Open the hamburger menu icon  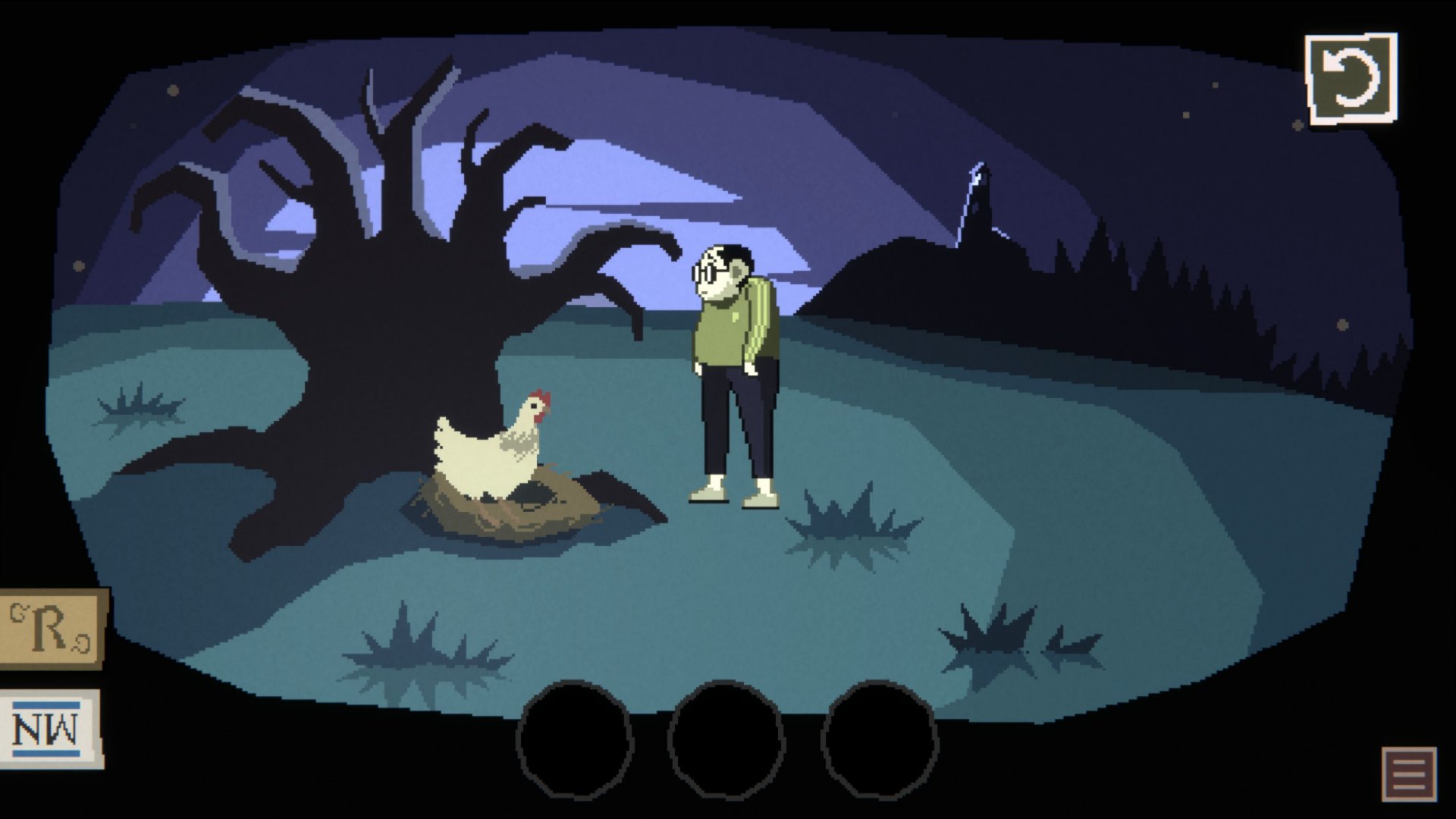[1409, 773]
